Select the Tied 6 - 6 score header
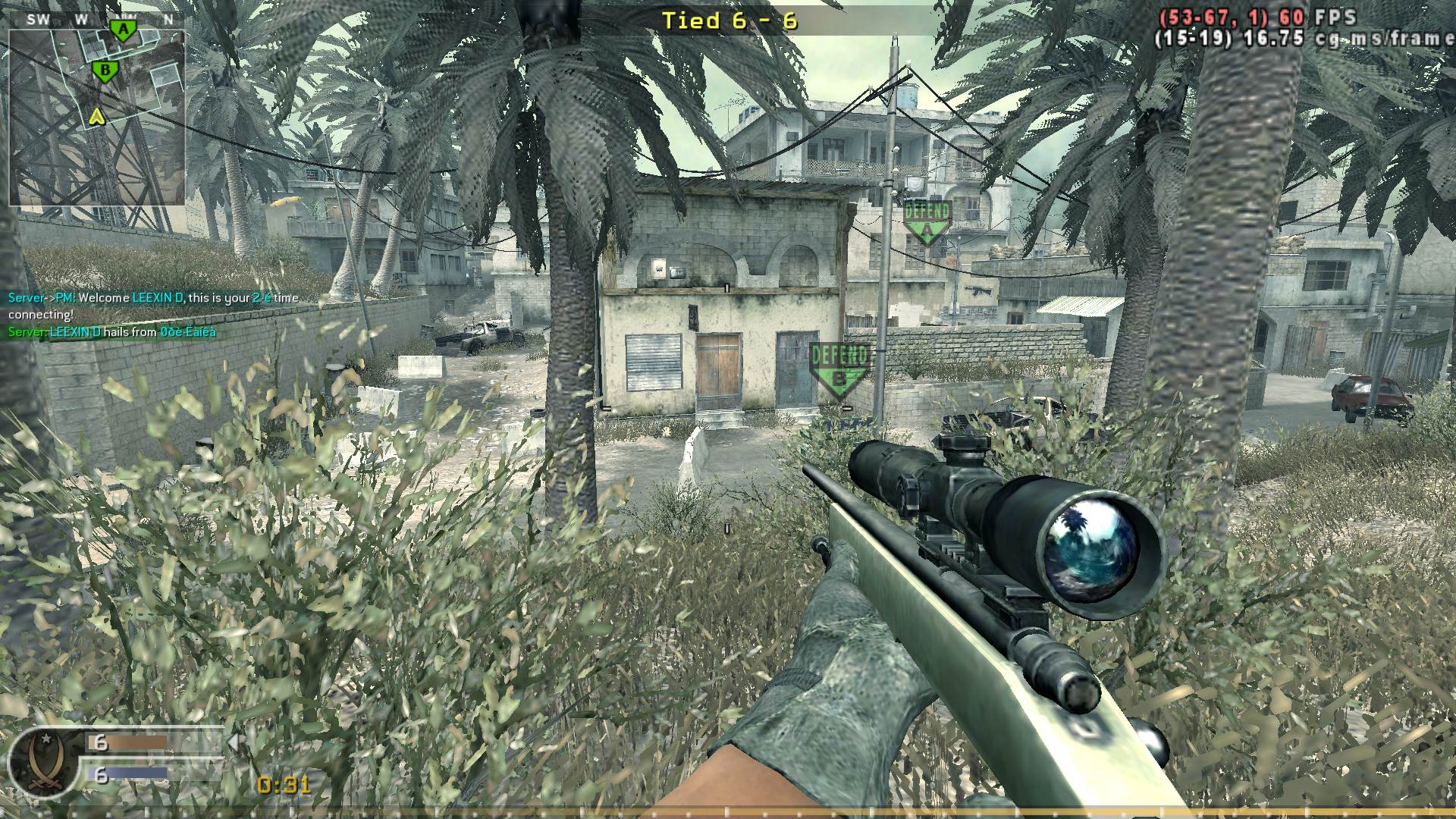This screenshot has width=1456, height=819. (x=730, y=20)
